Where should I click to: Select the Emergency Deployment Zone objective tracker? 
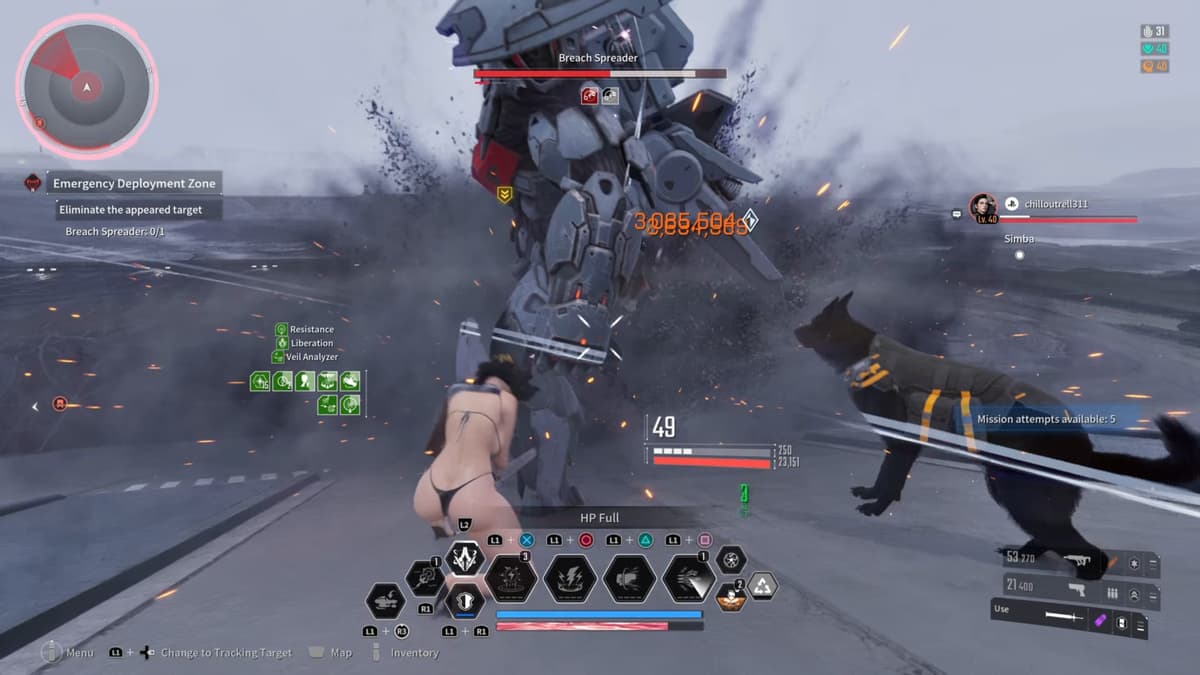pos(133,184)
